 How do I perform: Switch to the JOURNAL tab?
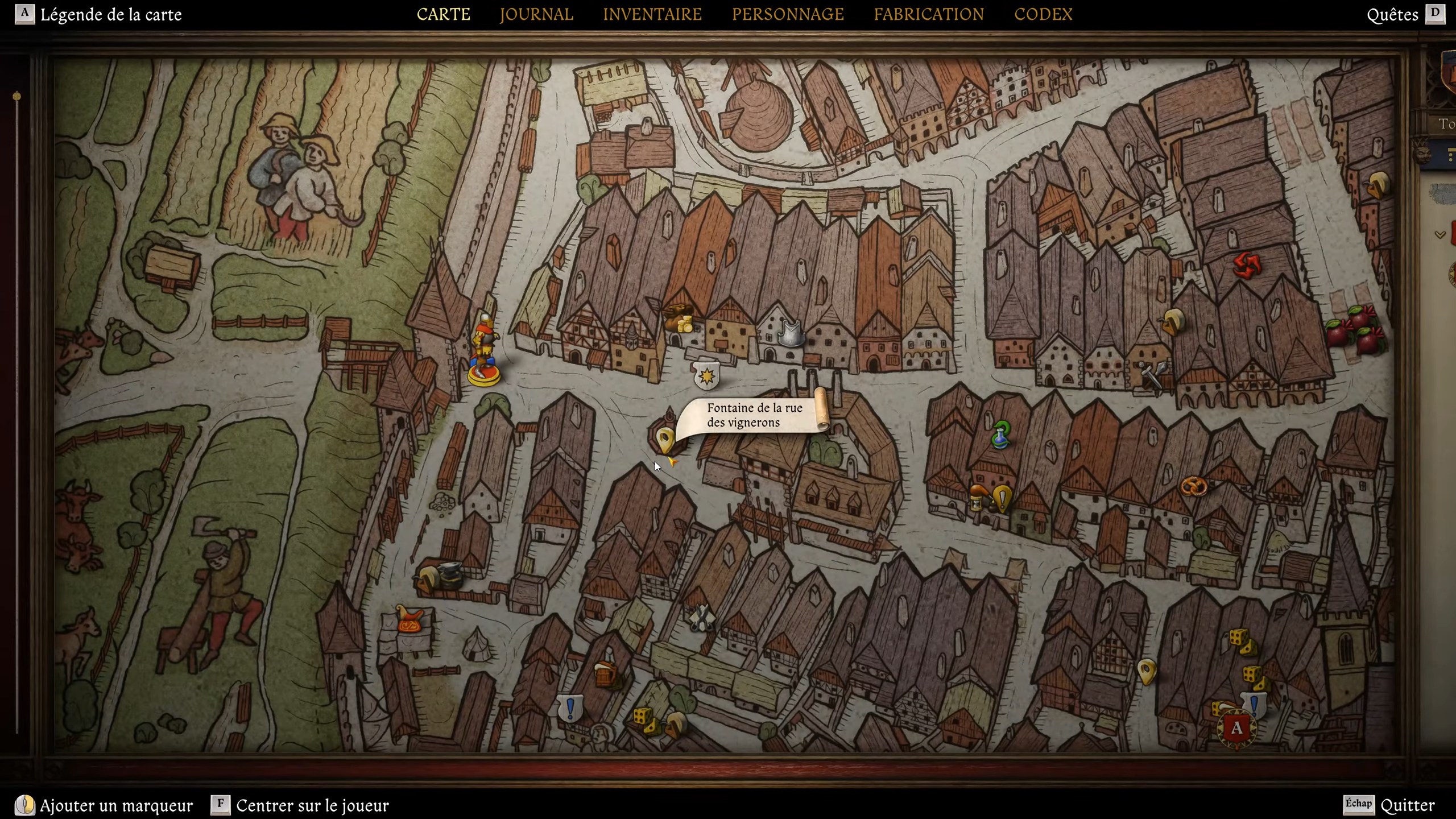[x=535, y=14]
